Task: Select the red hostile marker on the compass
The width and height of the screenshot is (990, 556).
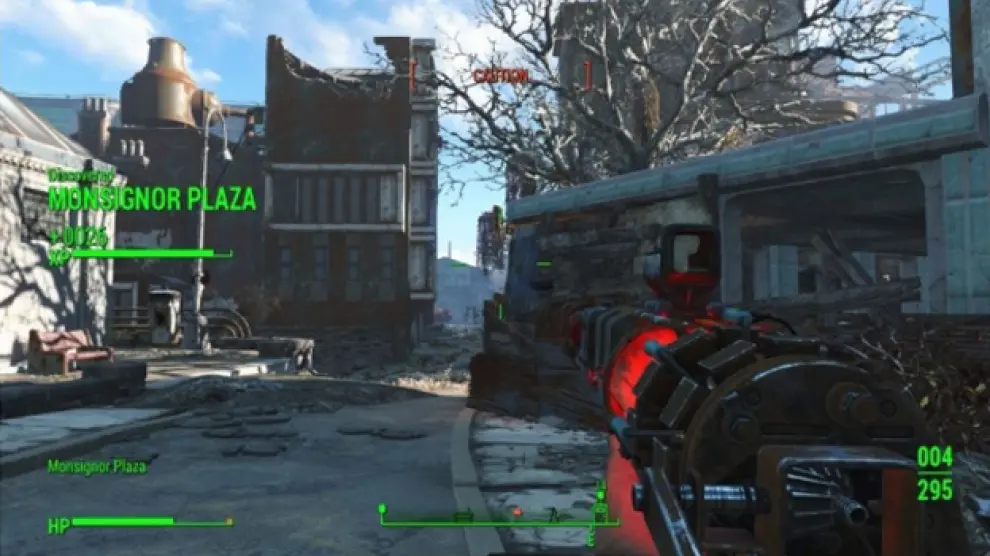Action: tap(516, 512)
